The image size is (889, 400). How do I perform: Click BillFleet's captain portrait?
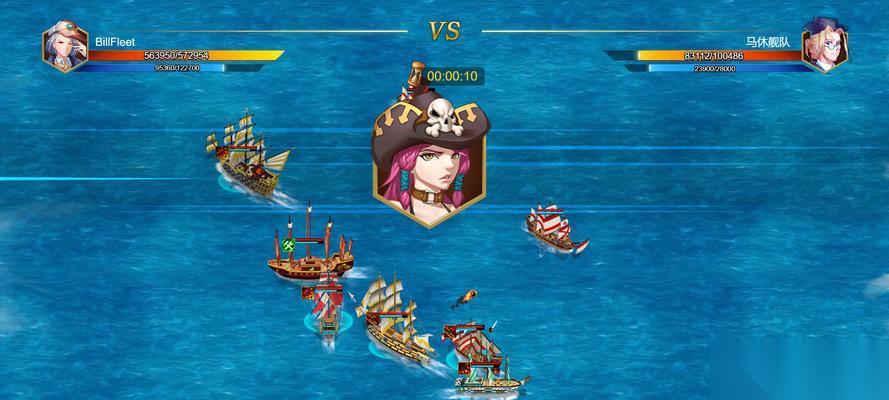click(x=65, y=46)
